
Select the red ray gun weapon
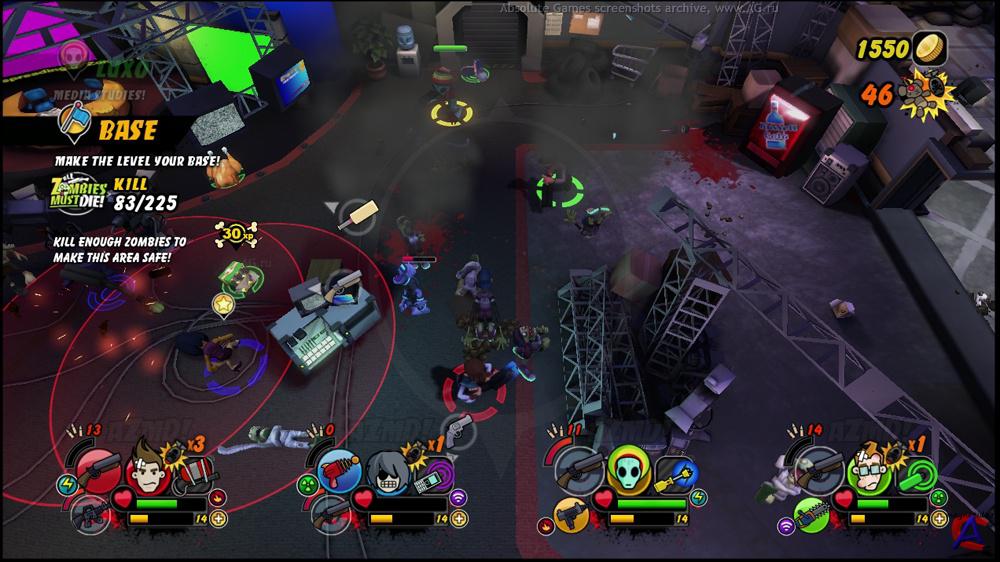click(x=335, y=466)
